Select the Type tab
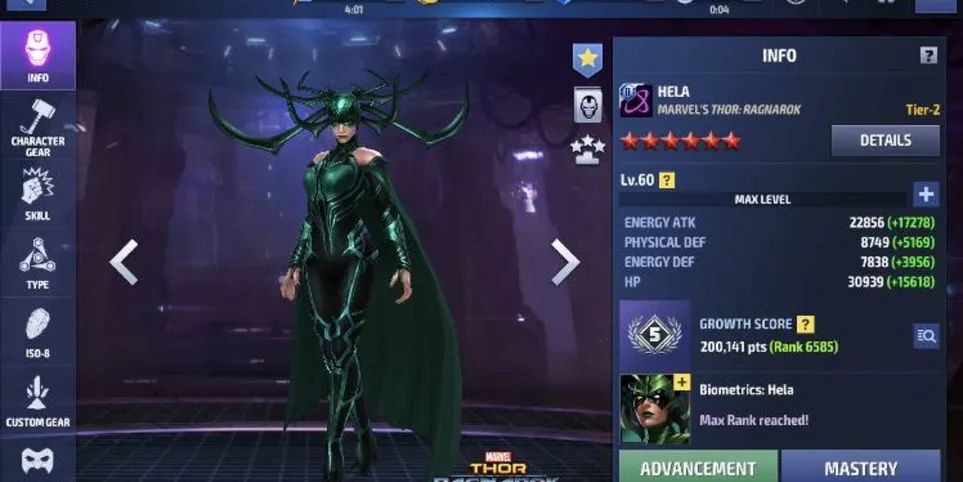This screenshot has height=482, width=963. point(37,264)
